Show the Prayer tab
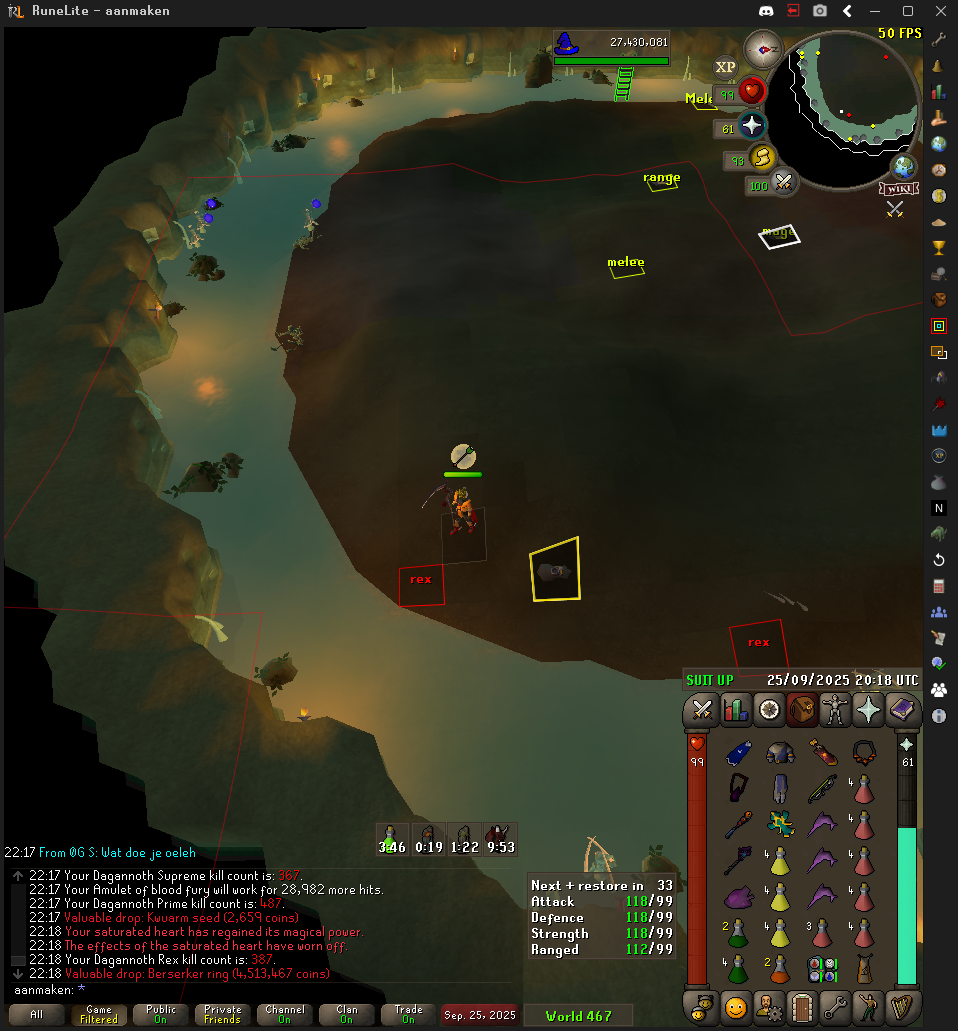 click(x=868, y=710)
